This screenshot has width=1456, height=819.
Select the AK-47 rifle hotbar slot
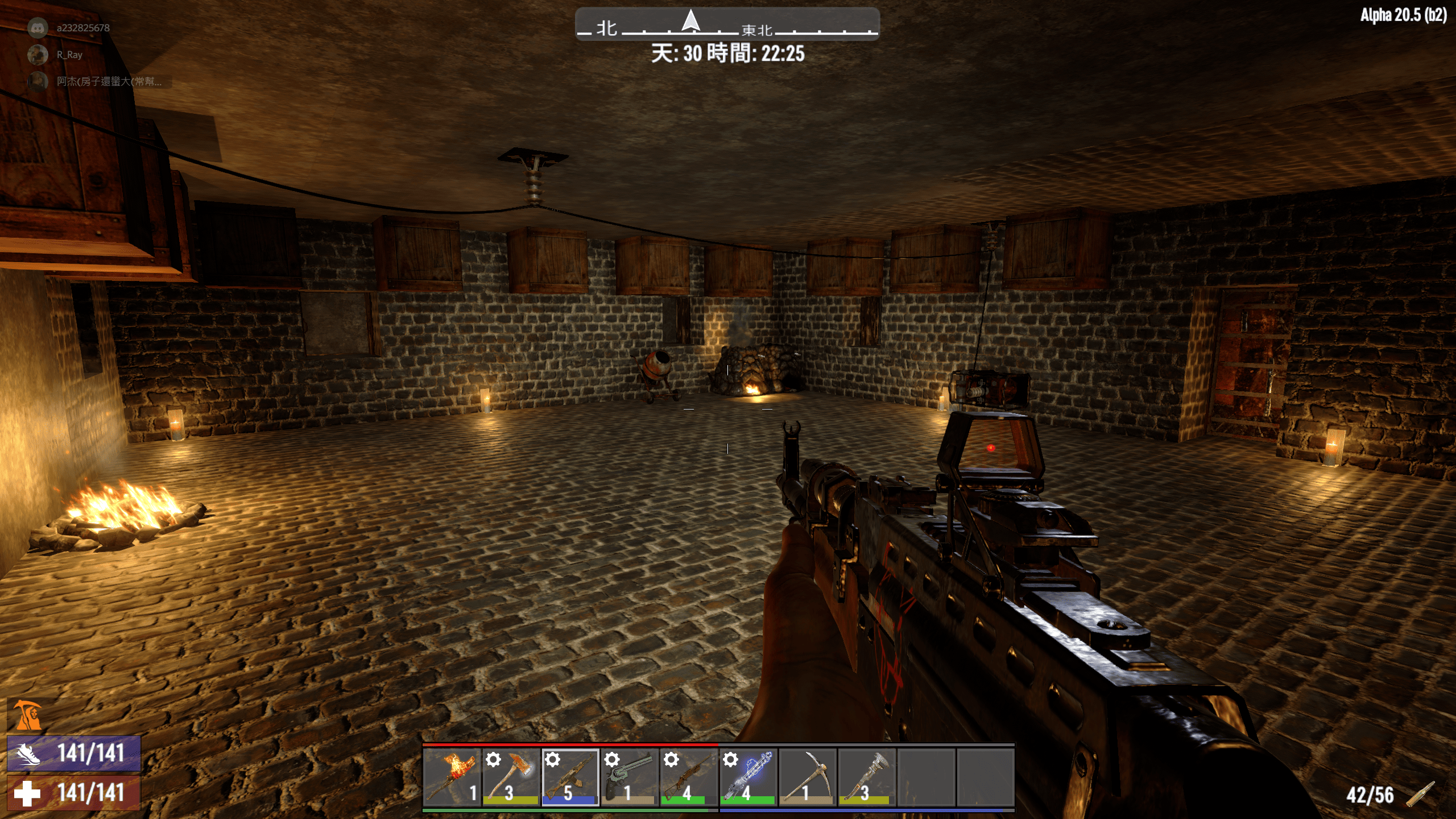coord(570,777)
